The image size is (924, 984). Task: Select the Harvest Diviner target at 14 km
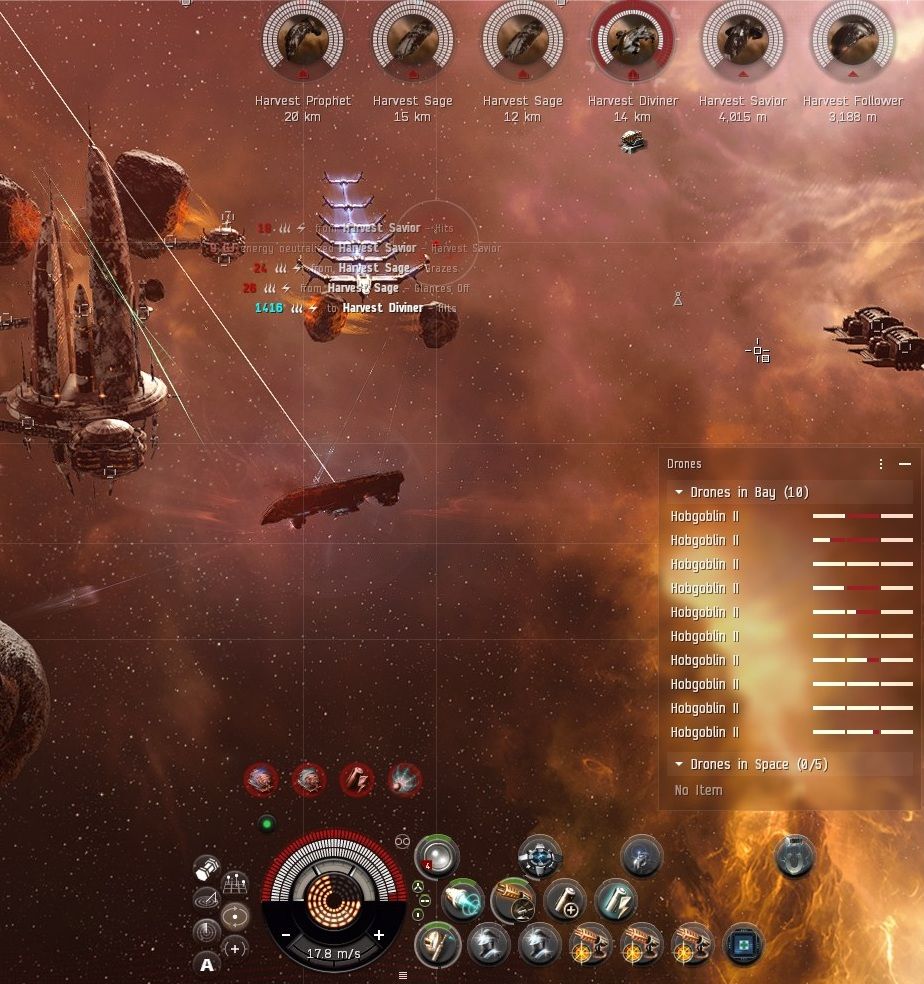click(x=632, y=40)
